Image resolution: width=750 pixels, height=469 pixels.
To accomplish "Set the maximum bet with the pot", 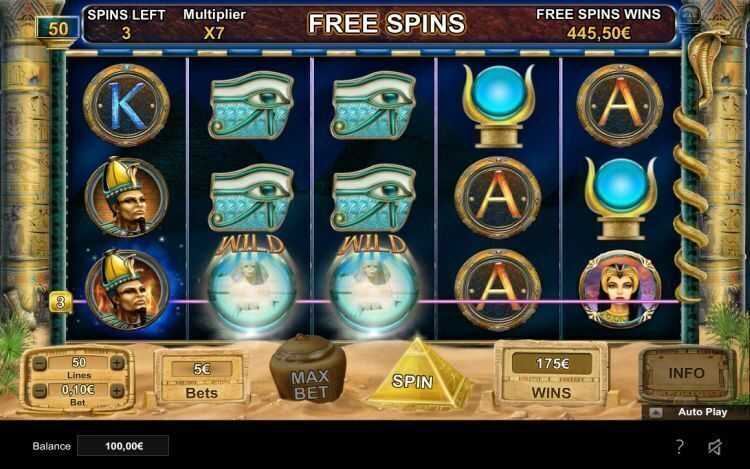I will 310,377.
